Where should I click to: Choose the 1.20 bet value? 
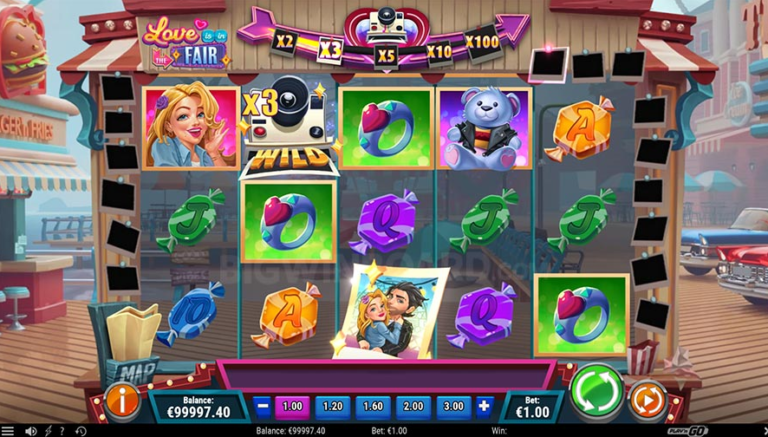point(332,406)
